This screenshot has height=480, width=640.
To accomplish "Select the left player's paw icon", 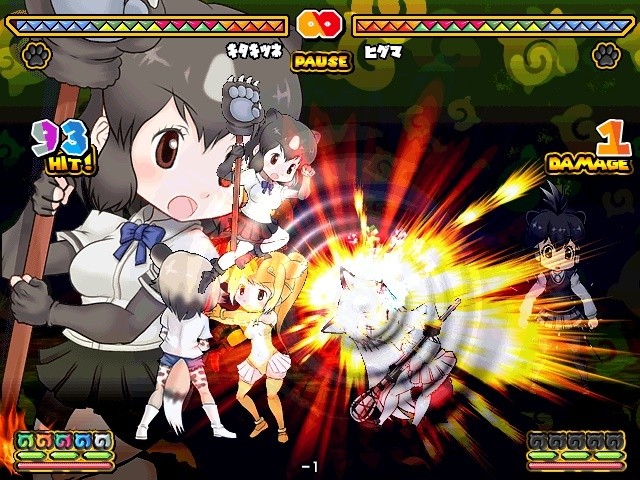I will point(37,53).
